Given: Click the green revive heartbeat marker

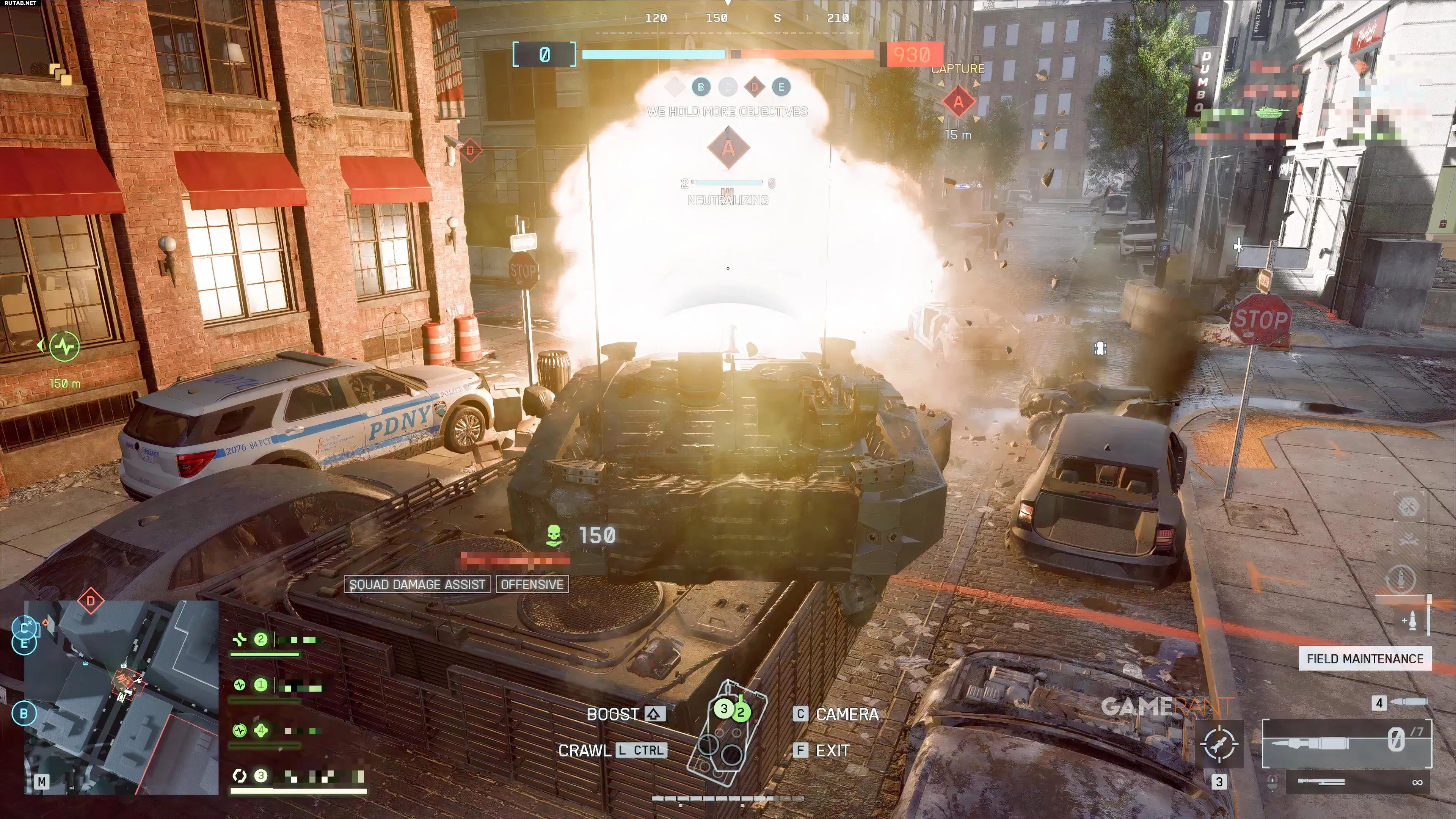Looking at the screenshot, I should pos(64,347).
